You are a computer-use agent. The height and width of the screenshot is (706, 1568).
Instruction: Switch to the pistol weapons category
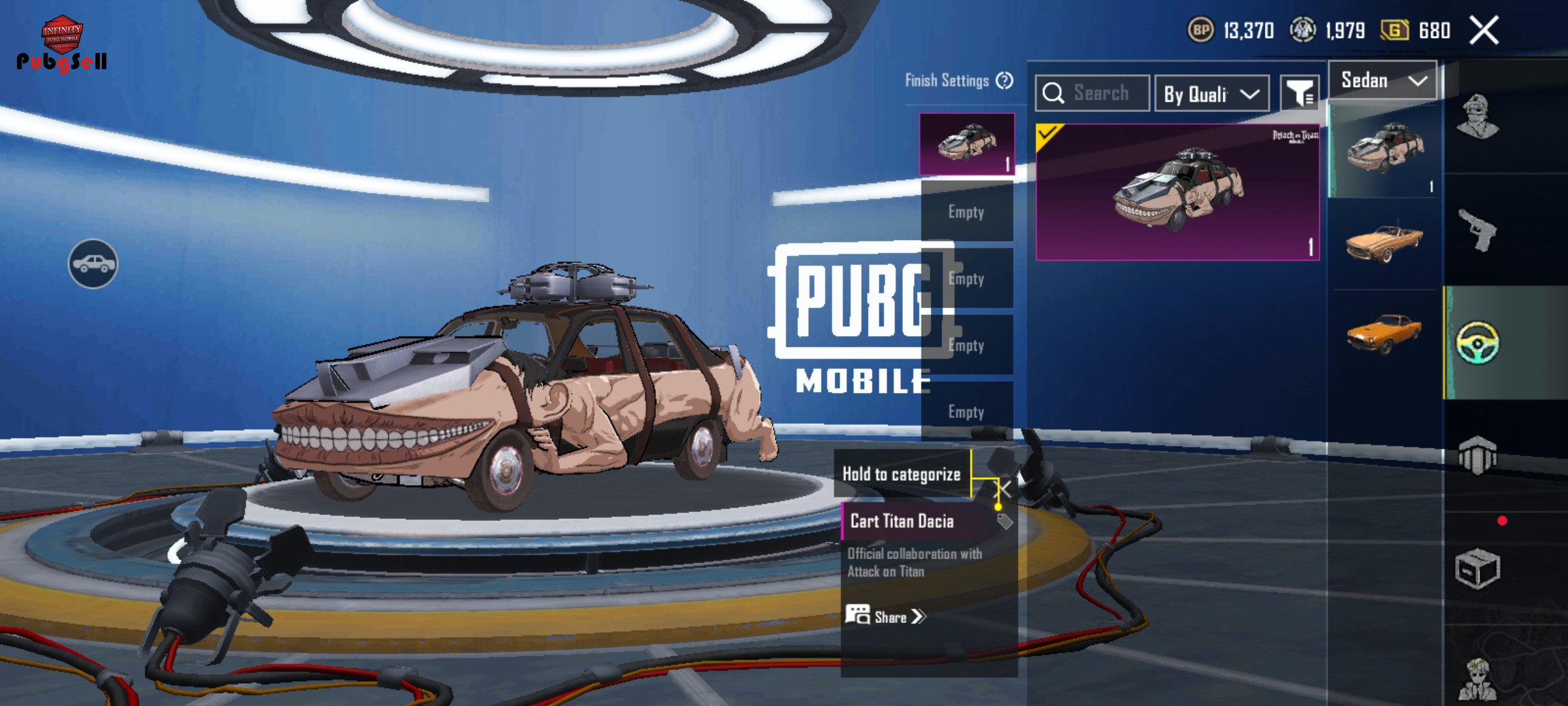[1477, 230]
